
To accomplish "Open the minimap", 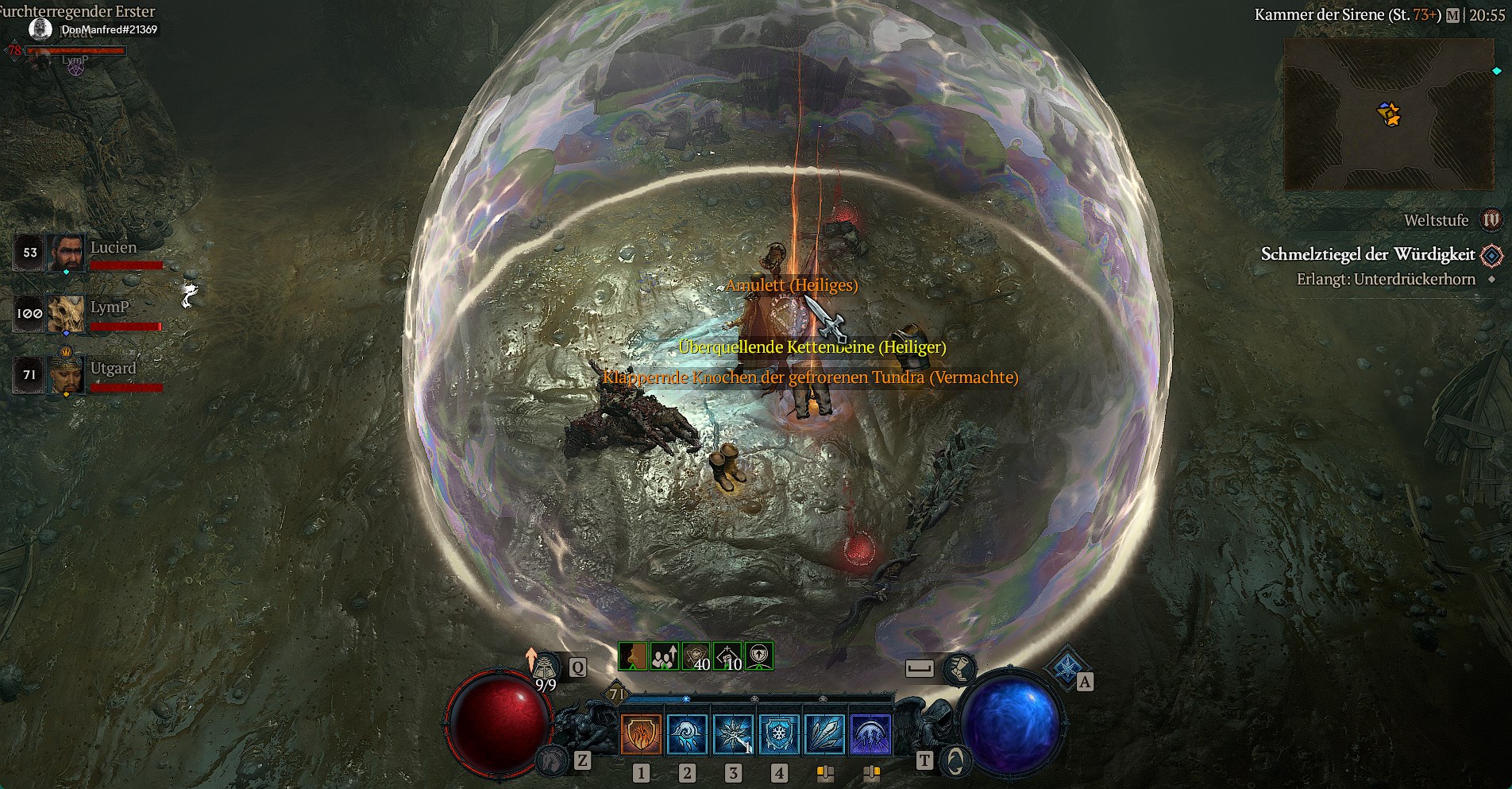I will point(1388,114).
